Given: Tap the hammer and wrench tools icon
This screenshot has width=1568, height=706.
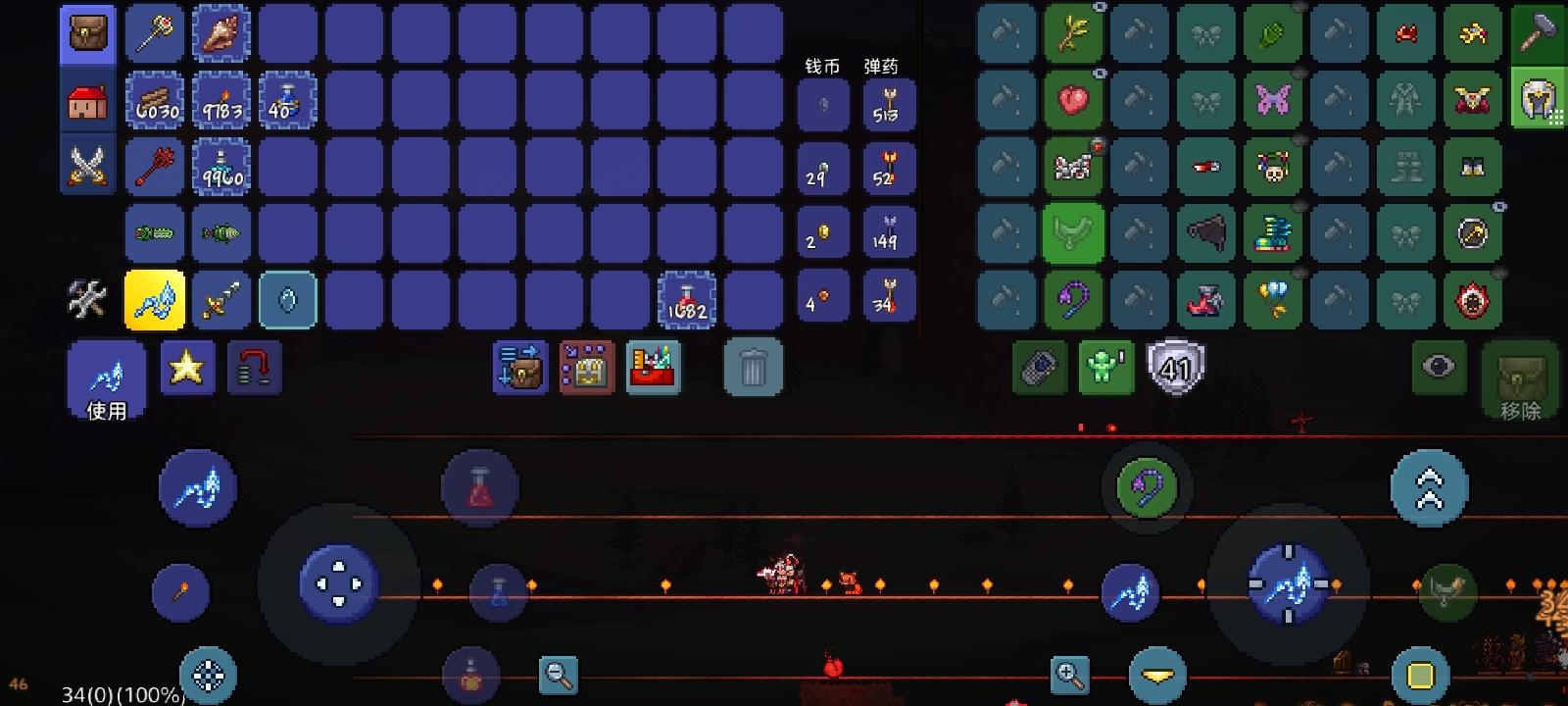Looking at the screenshot, I should tap(87, 300).
